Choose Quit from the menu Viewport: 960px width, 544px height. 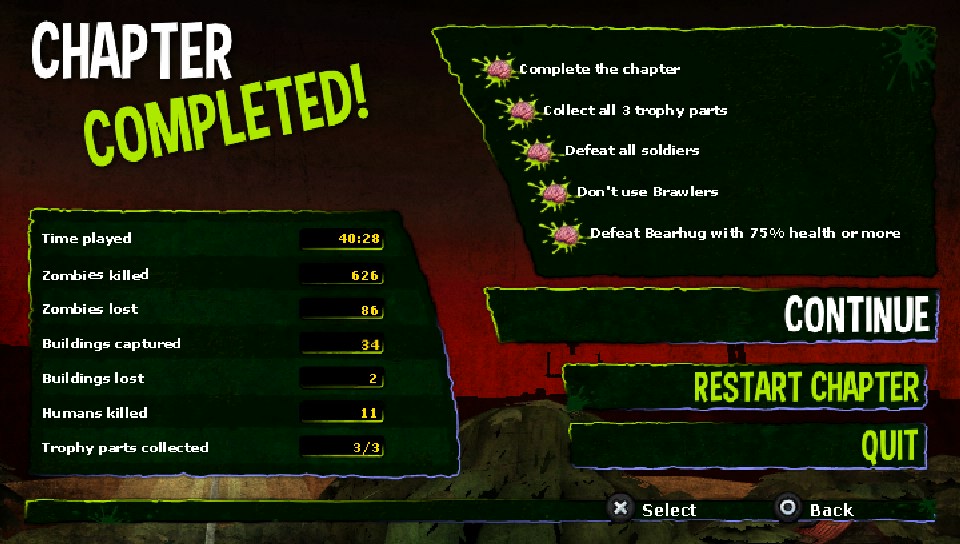[x=889, y=446]
